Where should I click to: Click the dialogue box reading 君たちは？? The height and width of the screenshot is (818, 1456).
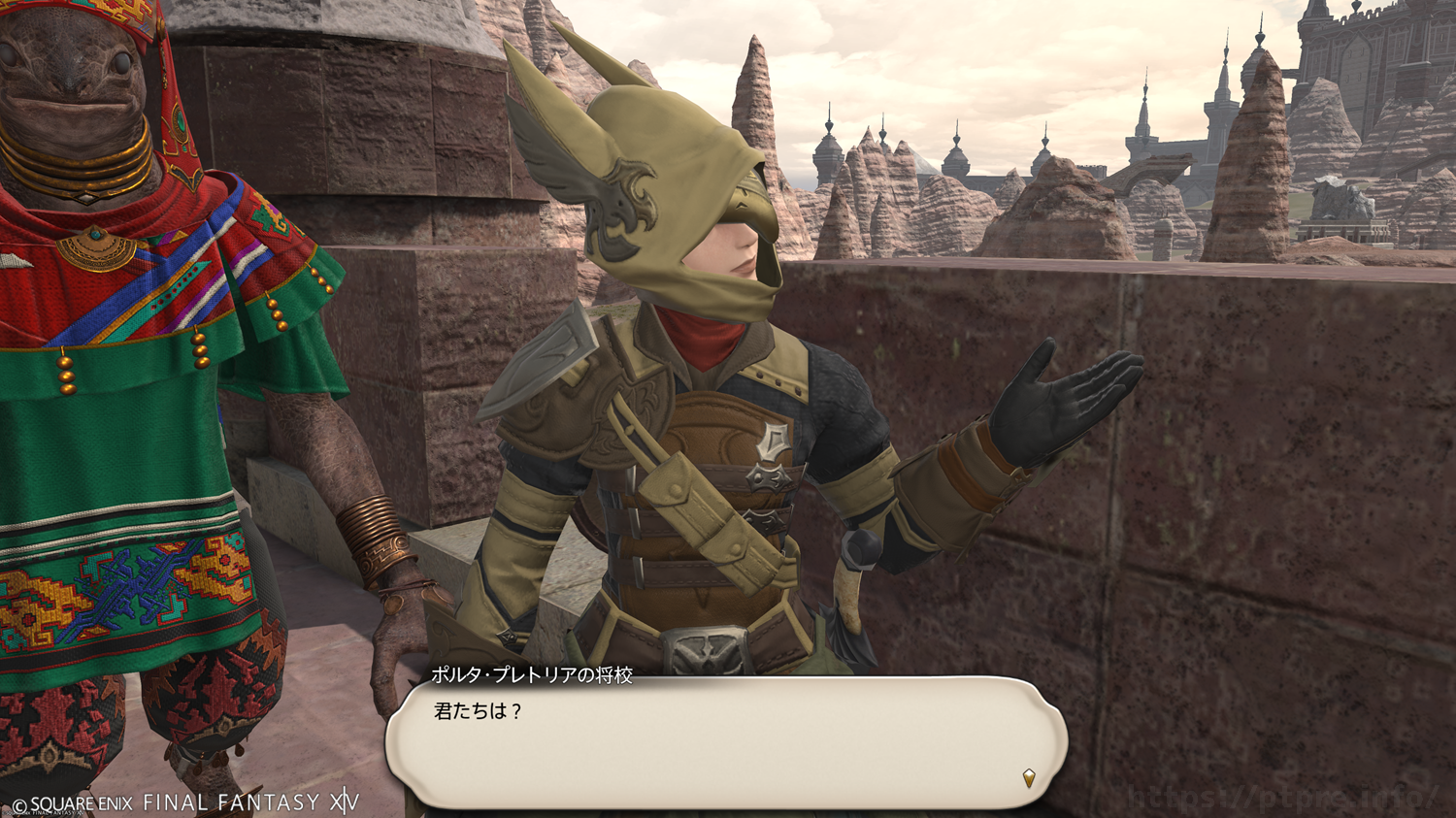coord(726,742)
